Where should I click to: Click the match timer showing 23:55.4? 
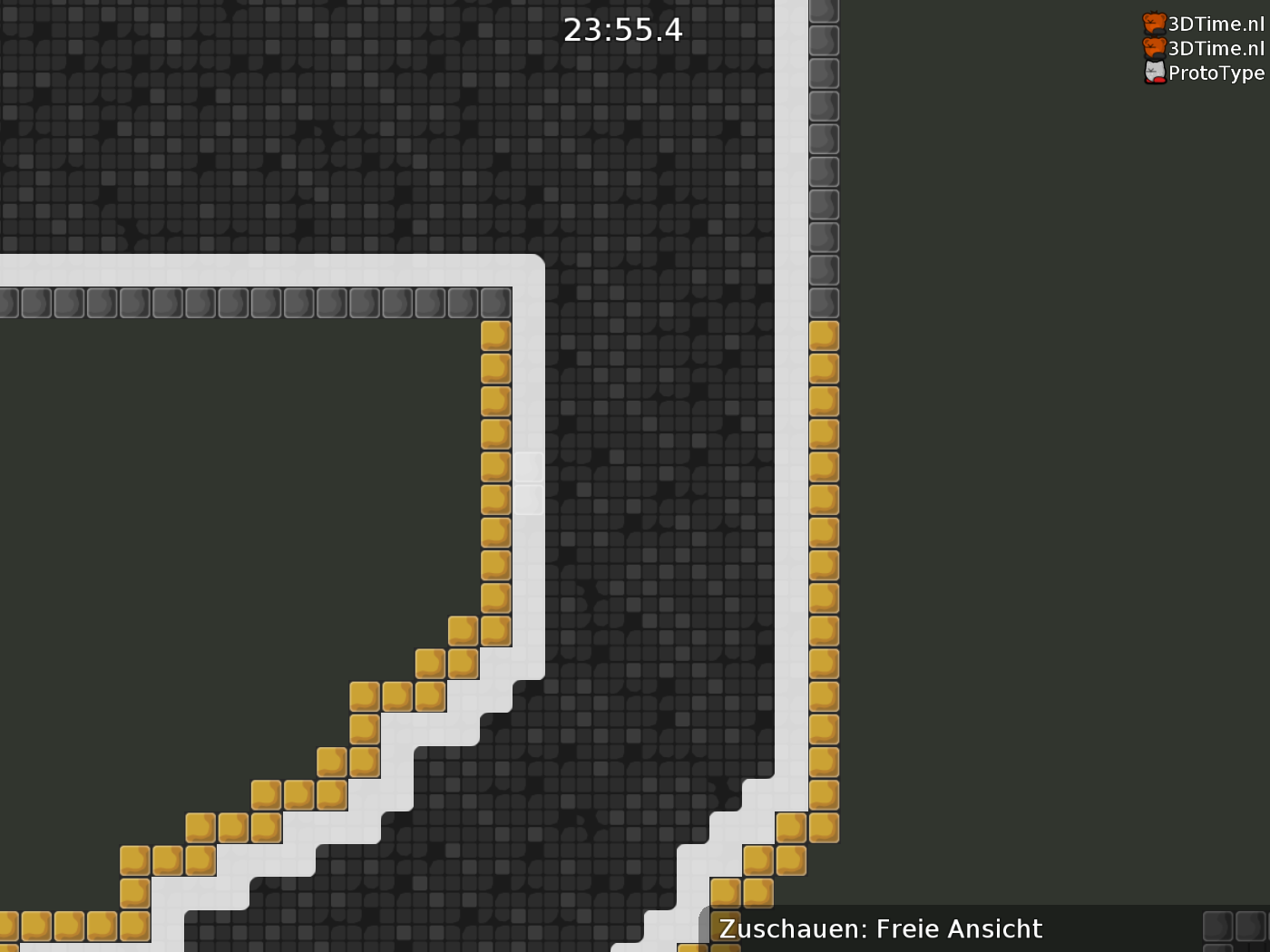pos(622,29)
